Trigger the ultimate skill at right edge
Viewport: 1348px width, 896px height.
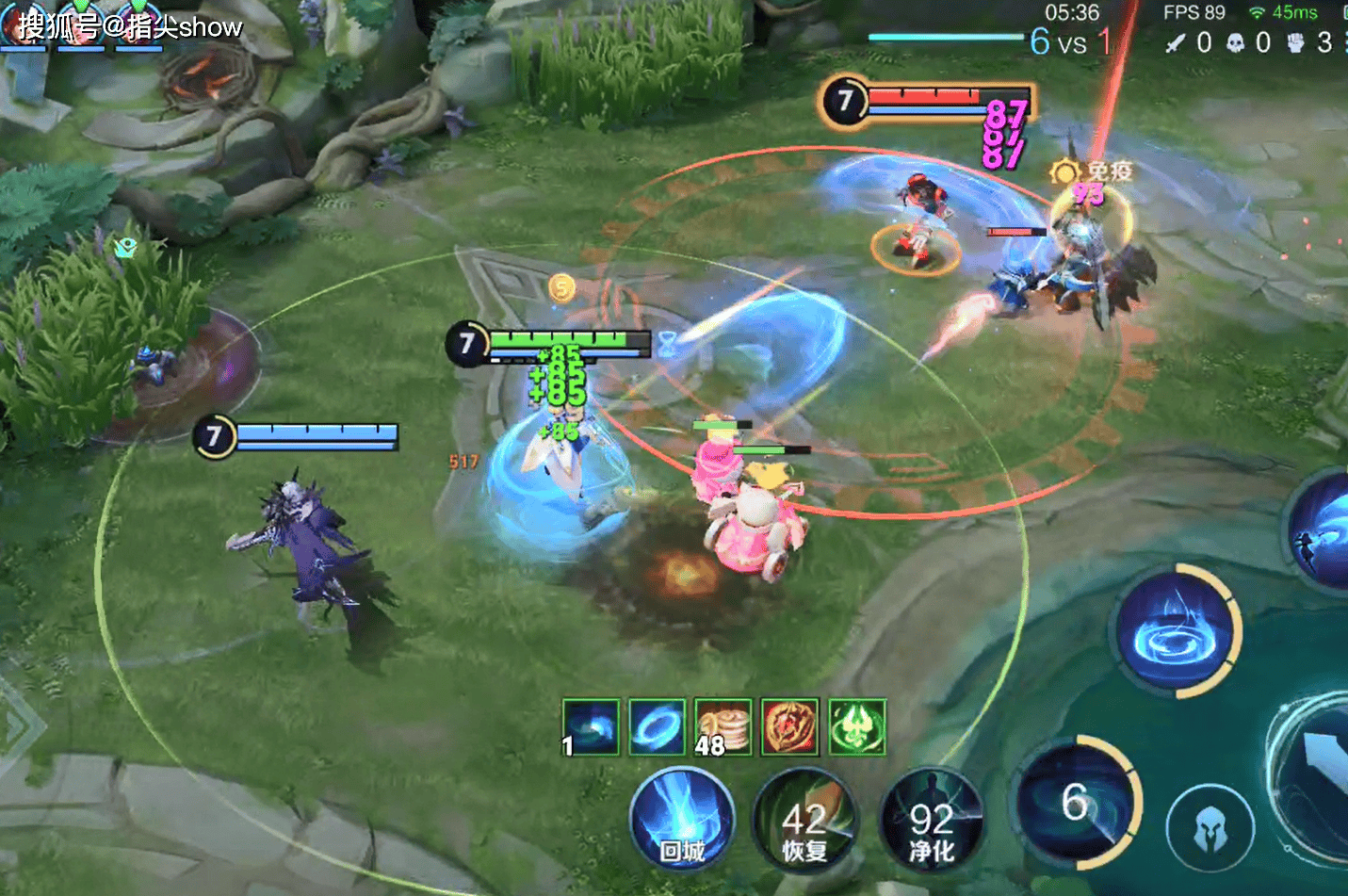point(1324,532)
